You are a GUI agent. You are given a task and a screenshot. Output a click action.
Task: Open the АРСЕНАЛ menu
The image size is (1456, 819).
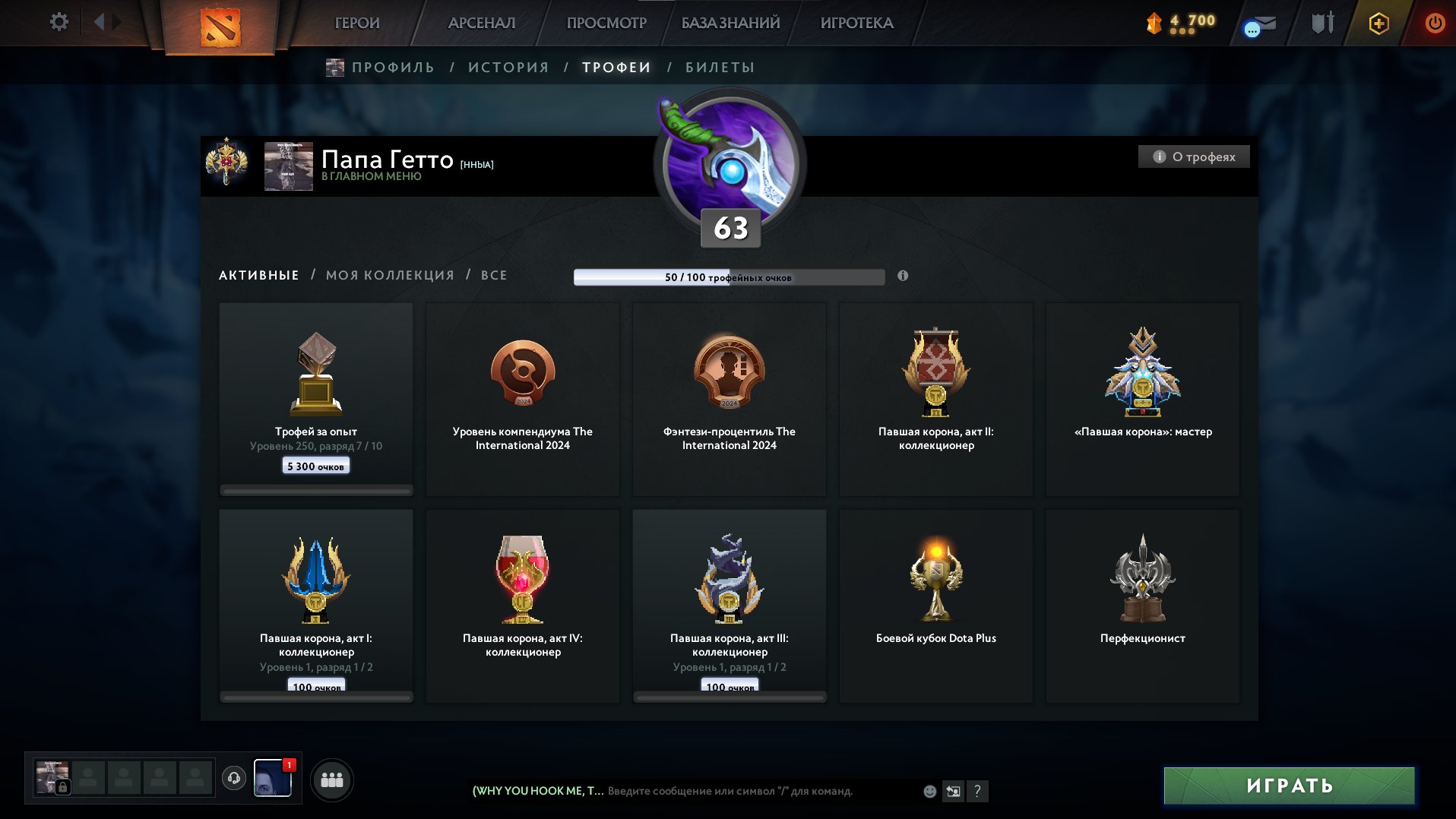(480, 23)
